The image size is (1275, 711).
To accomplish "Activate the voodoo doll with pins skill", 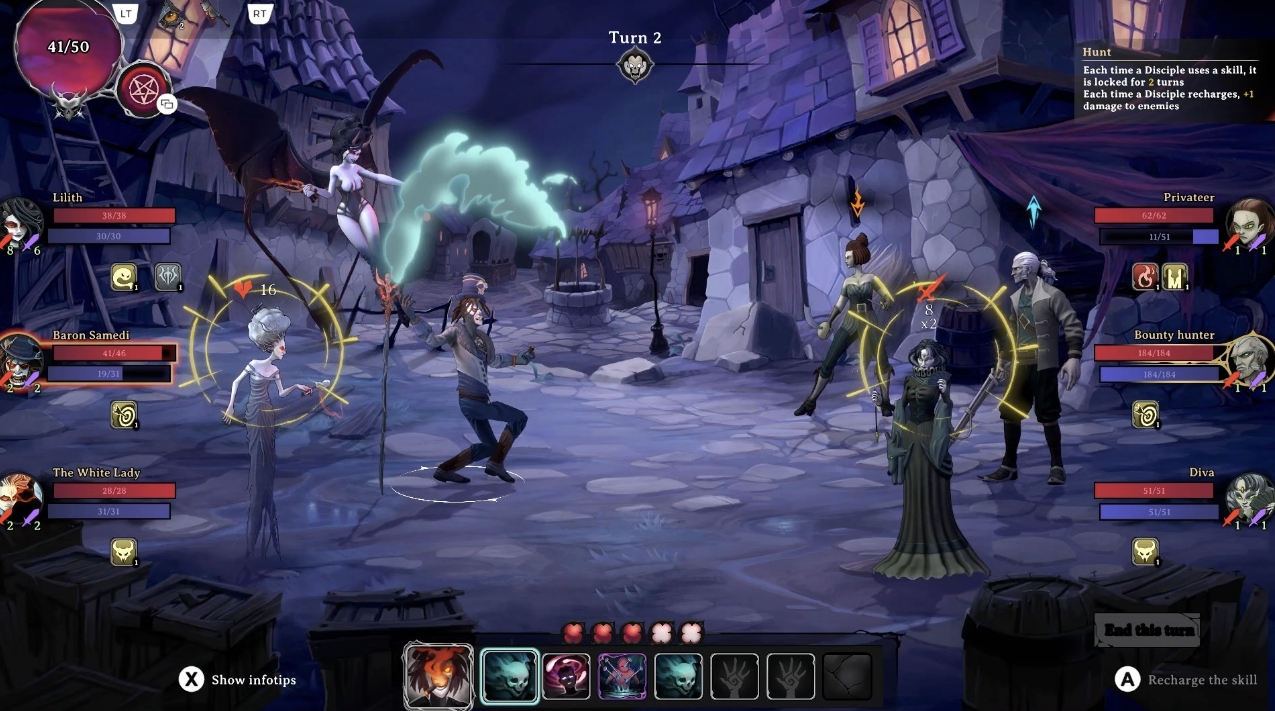I will pyautogui.click(x=622, y=677).
